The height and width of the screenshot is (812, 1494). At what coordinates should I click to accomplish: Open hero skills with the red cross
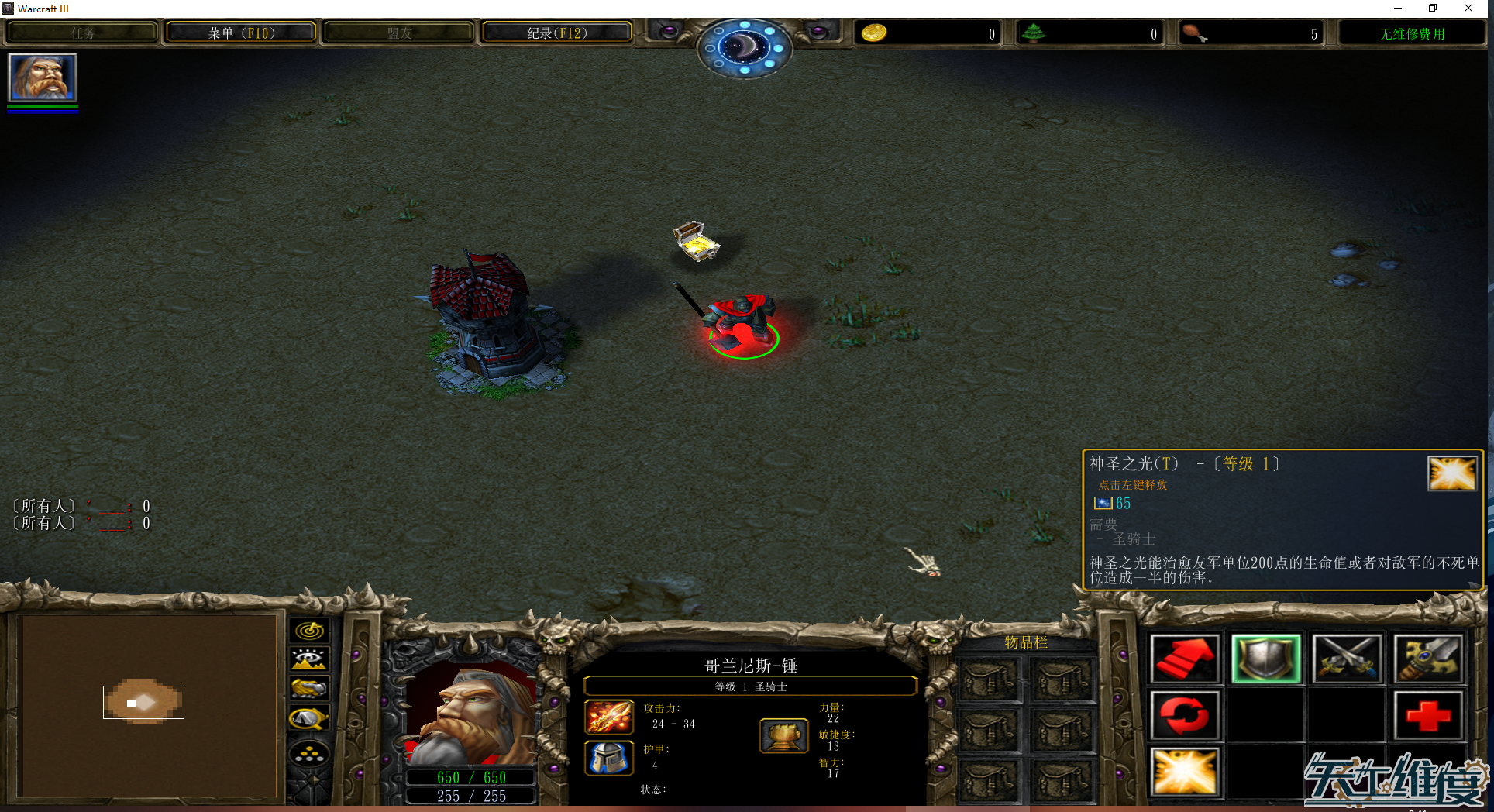[1428, 715]
